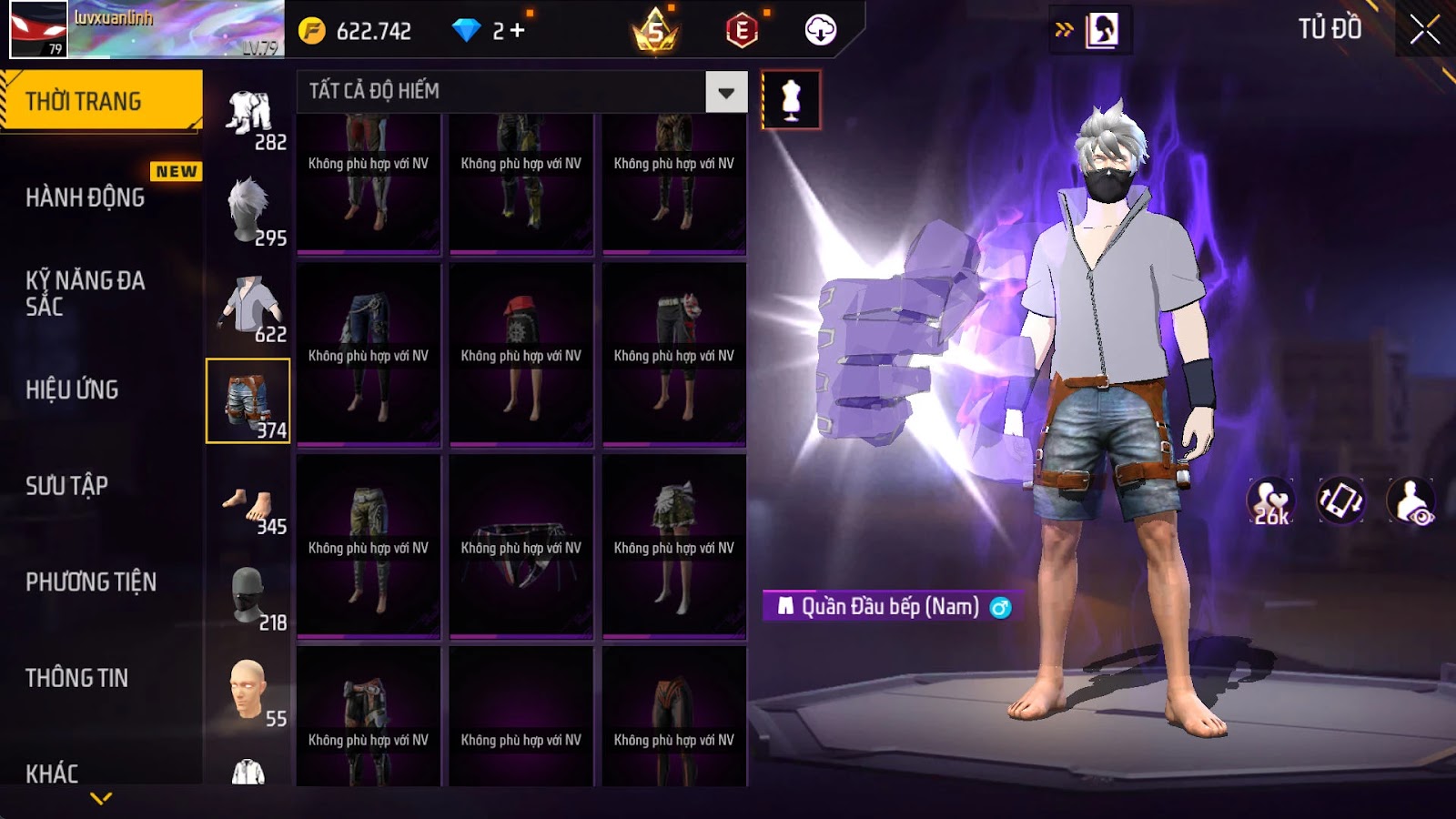The image size is (1456, 819).
Task: Open the Hiệu Ứng section
Action: (73, 389)
